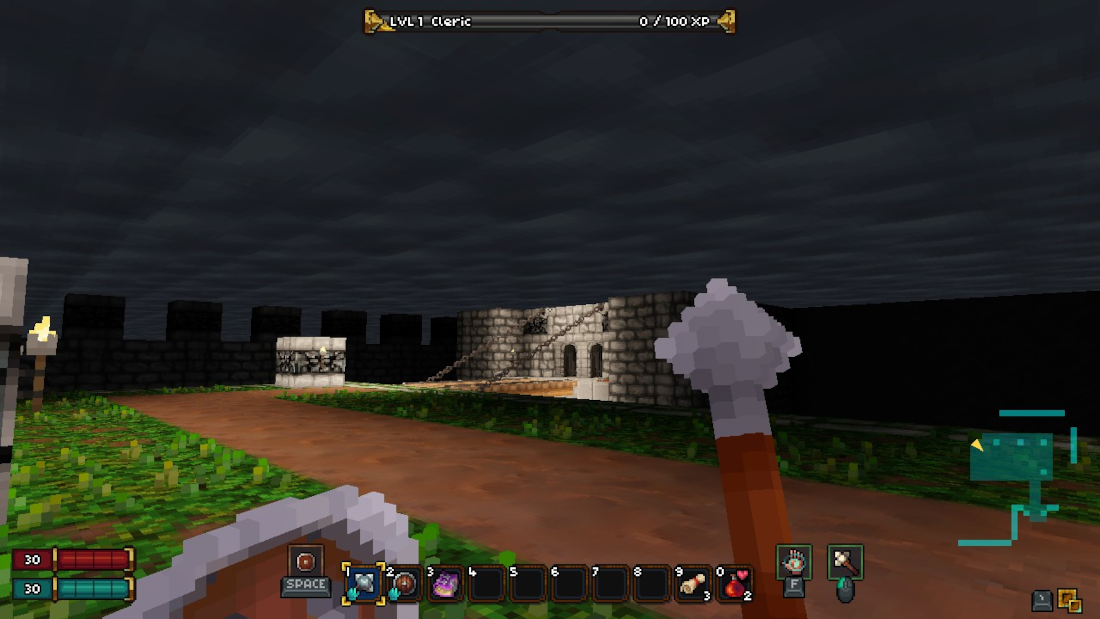
Task: Click the mace attack action icon
Action: pyautogui.click(x=845, y=561)
